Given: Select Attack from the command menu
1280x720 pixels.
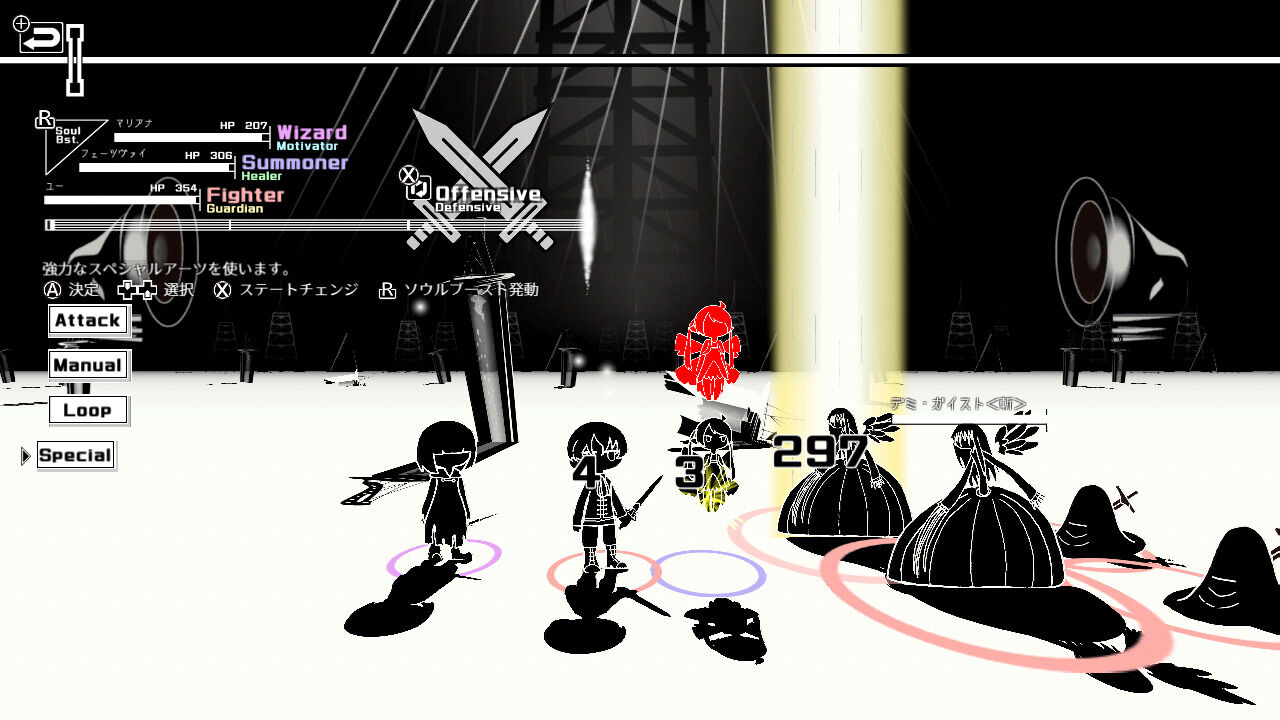Looking at the screenshot, I should (89, 319).
